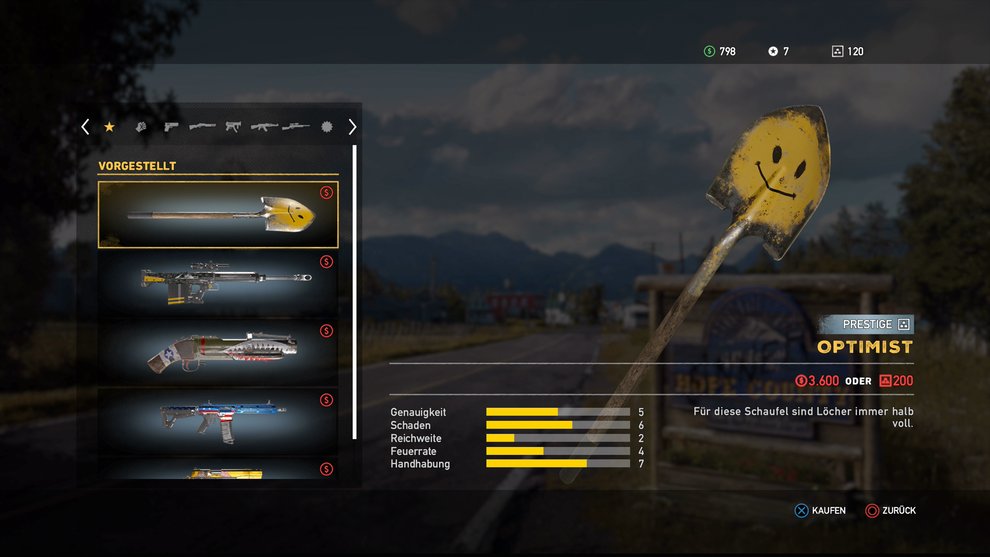Select the Optimist smiley shovel listing

(x=218, y=214)
